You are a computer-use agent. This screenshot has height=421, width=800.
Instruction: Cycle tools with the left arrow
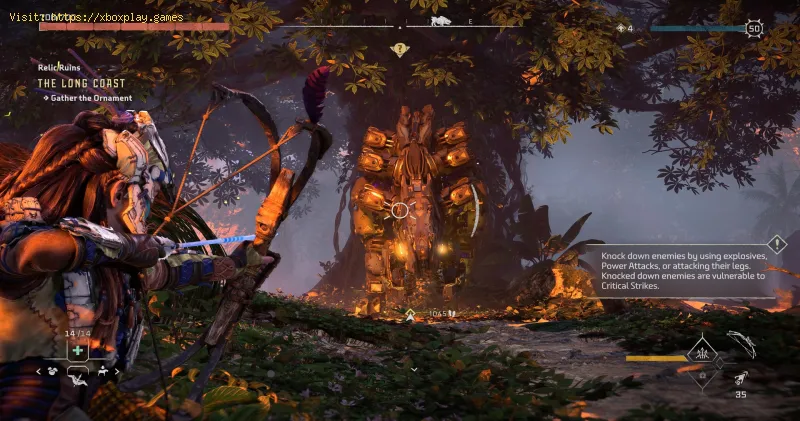tap(40, 371)
